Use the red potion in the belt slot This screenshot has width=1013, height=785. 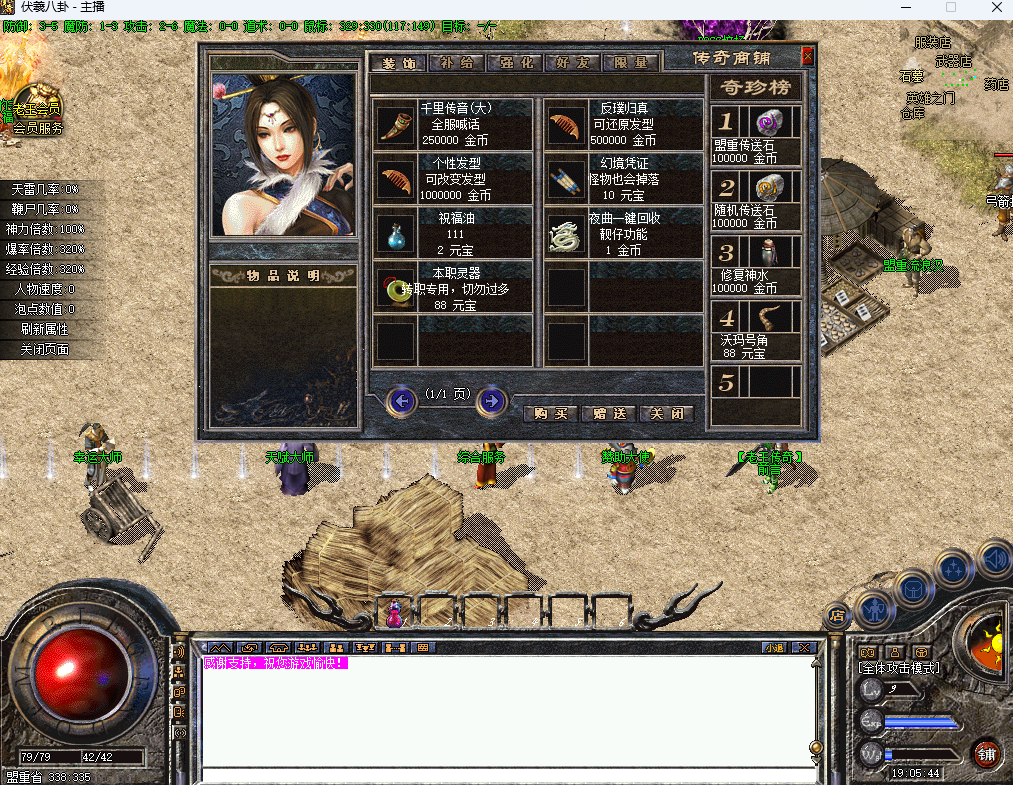[395, 612]
